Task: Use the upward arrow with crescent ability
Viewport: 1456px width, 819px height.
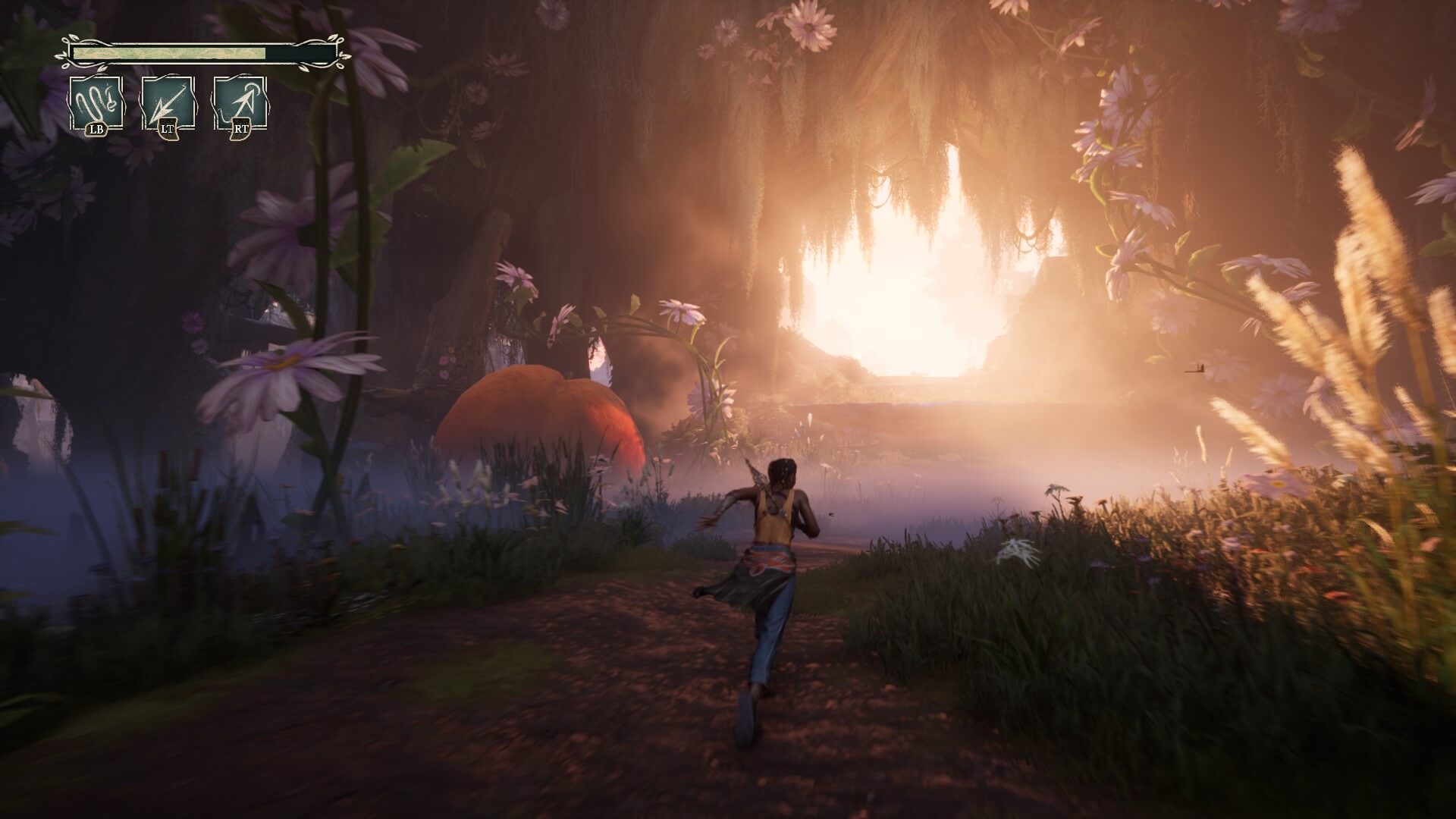Action: (240, 104)
